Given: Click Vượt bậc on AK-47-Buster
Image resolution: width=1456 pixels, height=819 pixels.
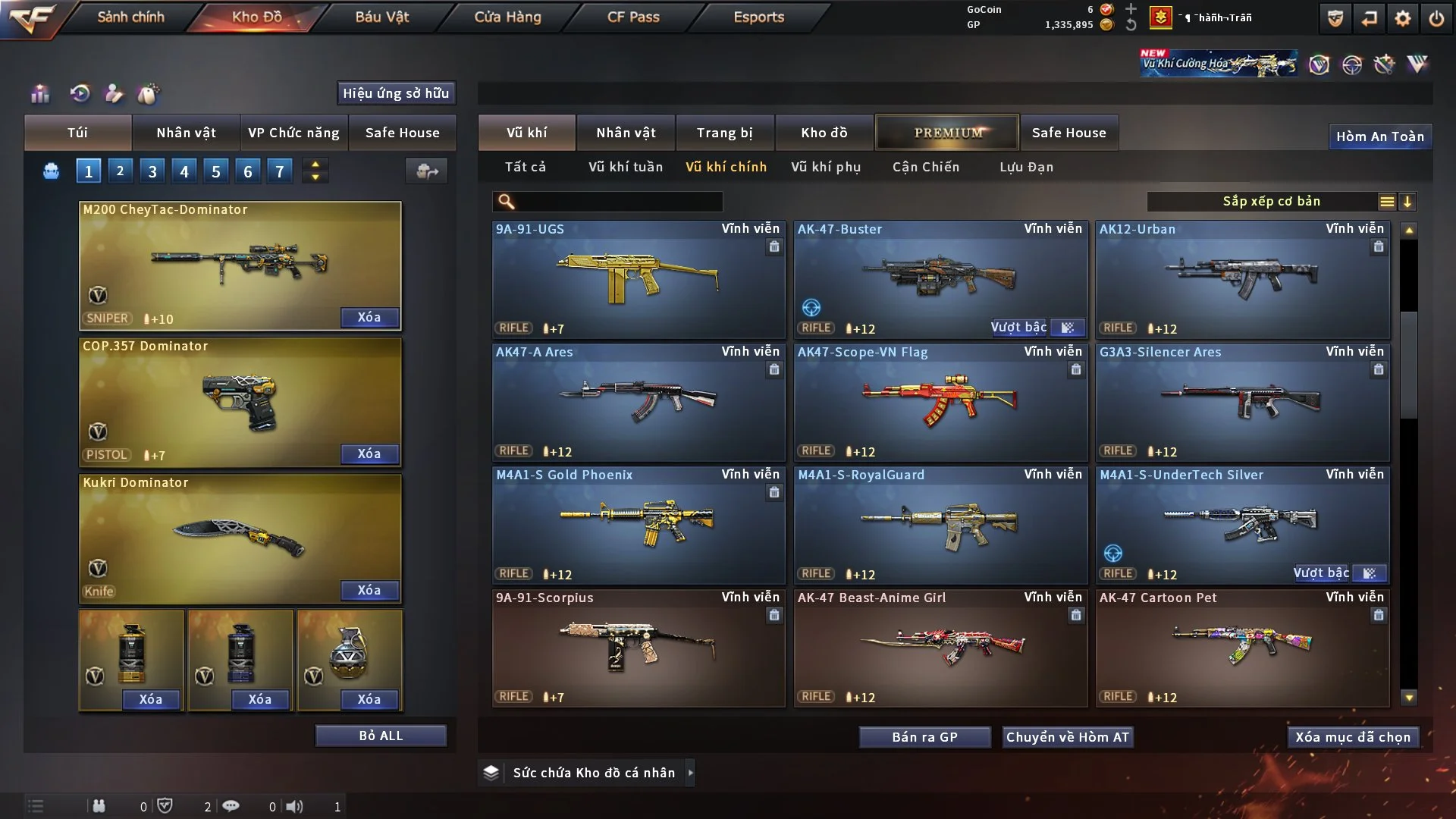Looking at the screenshot, I should tap(1018, 328).
